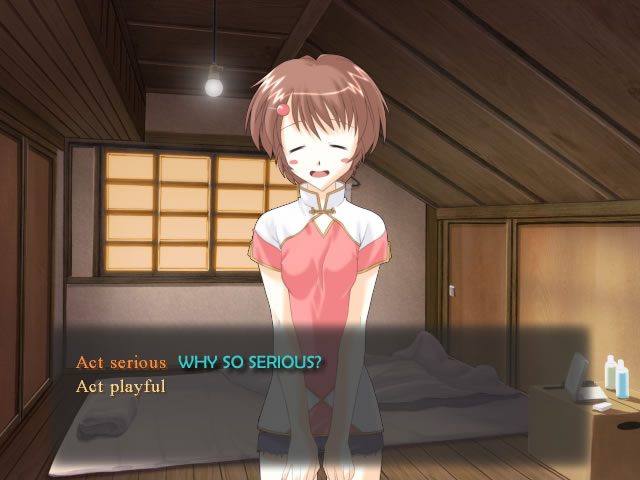
Task: Select the "Act playful" choice
Action: (120, 385)
